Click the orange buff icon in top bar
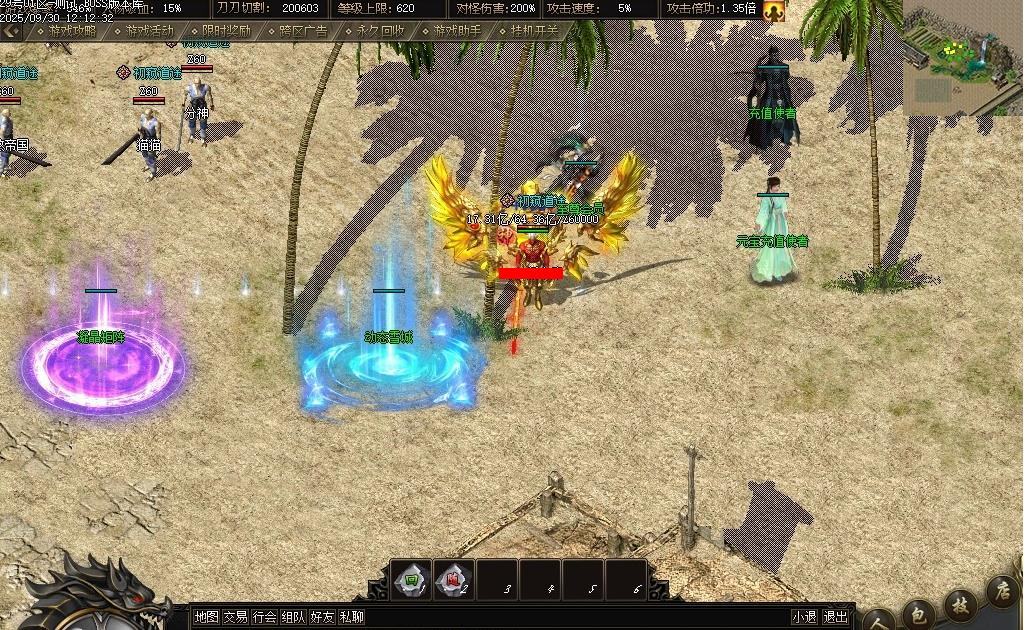 [x=773, y=11]
